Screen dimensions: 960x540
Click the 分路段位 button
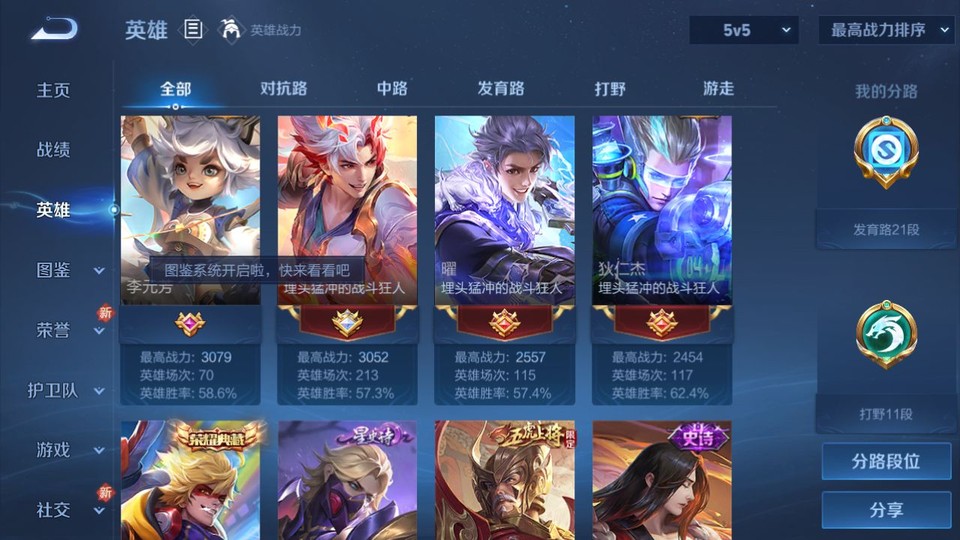point(886,462)
